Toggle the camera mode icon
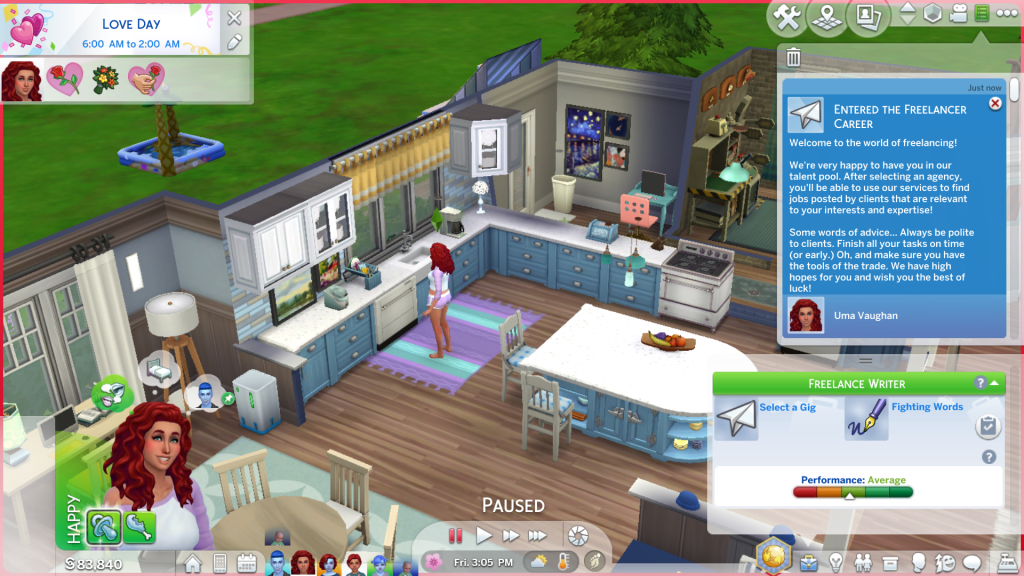This screenshot has width=1024, height=576. point(958,14)
